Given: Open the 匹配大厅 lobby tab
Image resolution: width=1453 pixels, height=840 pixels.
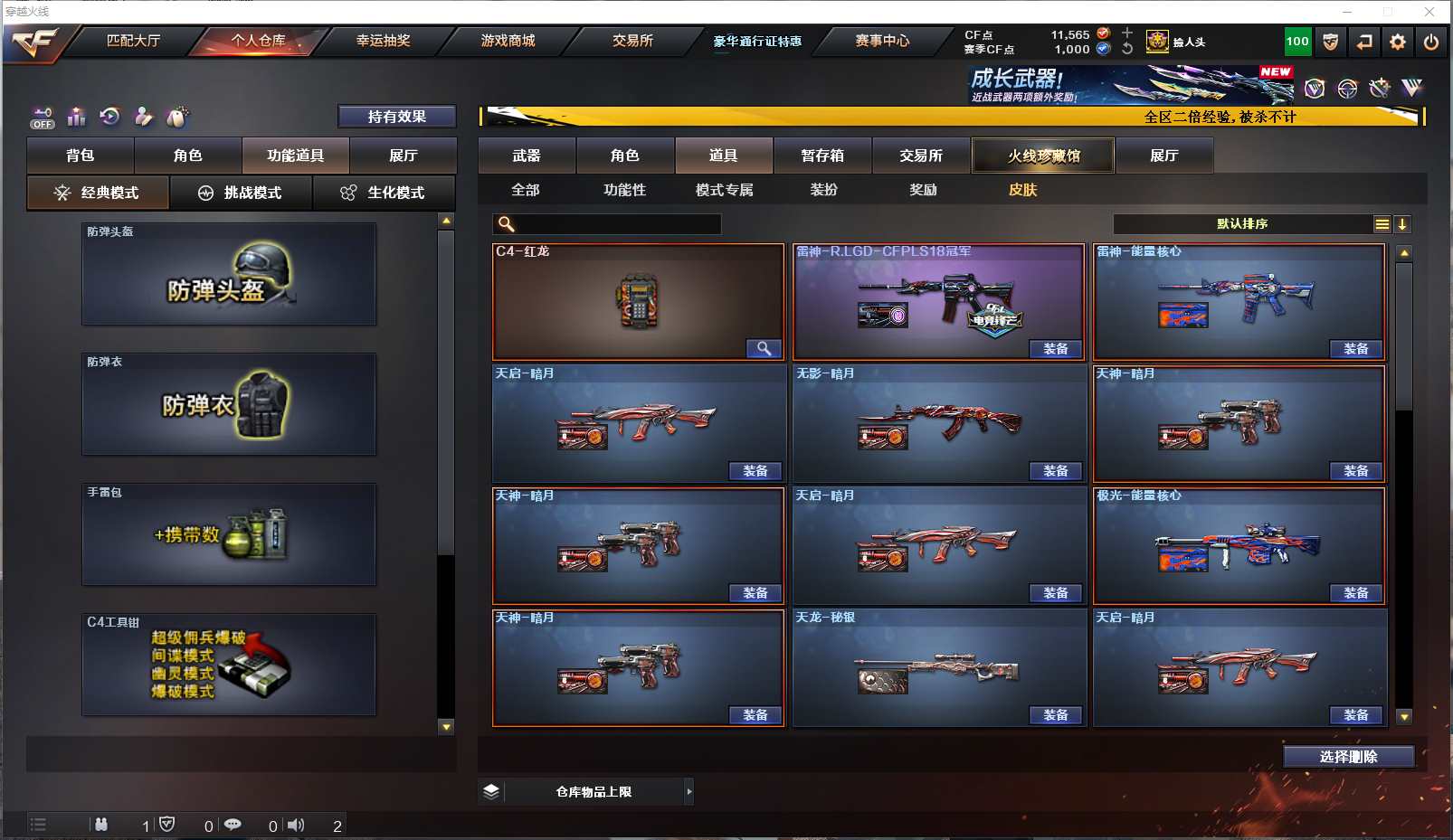Looking at the screenshot, I should coord(133,41).
